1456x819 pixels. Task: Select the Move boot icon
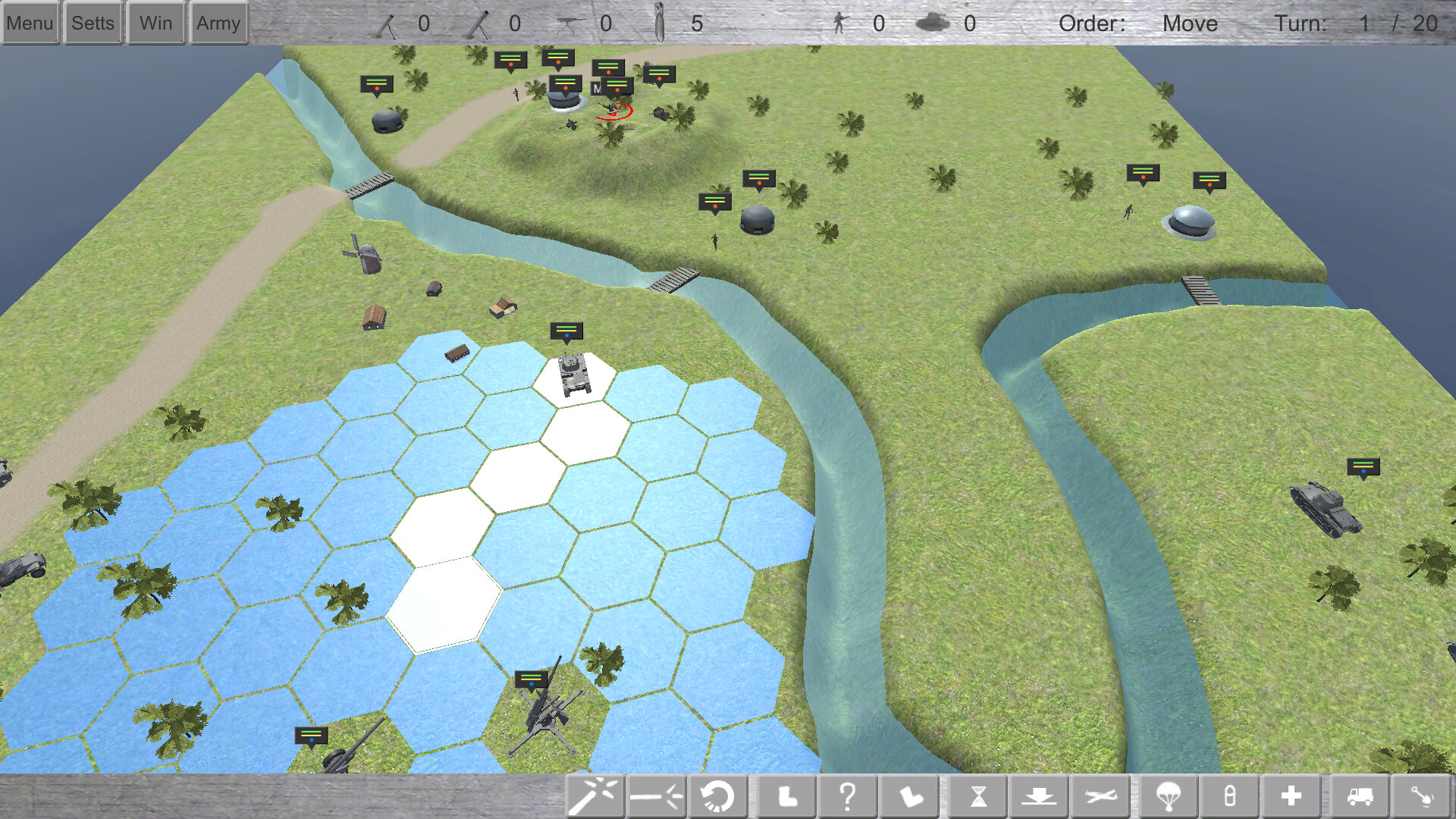[x=786, y=796]
